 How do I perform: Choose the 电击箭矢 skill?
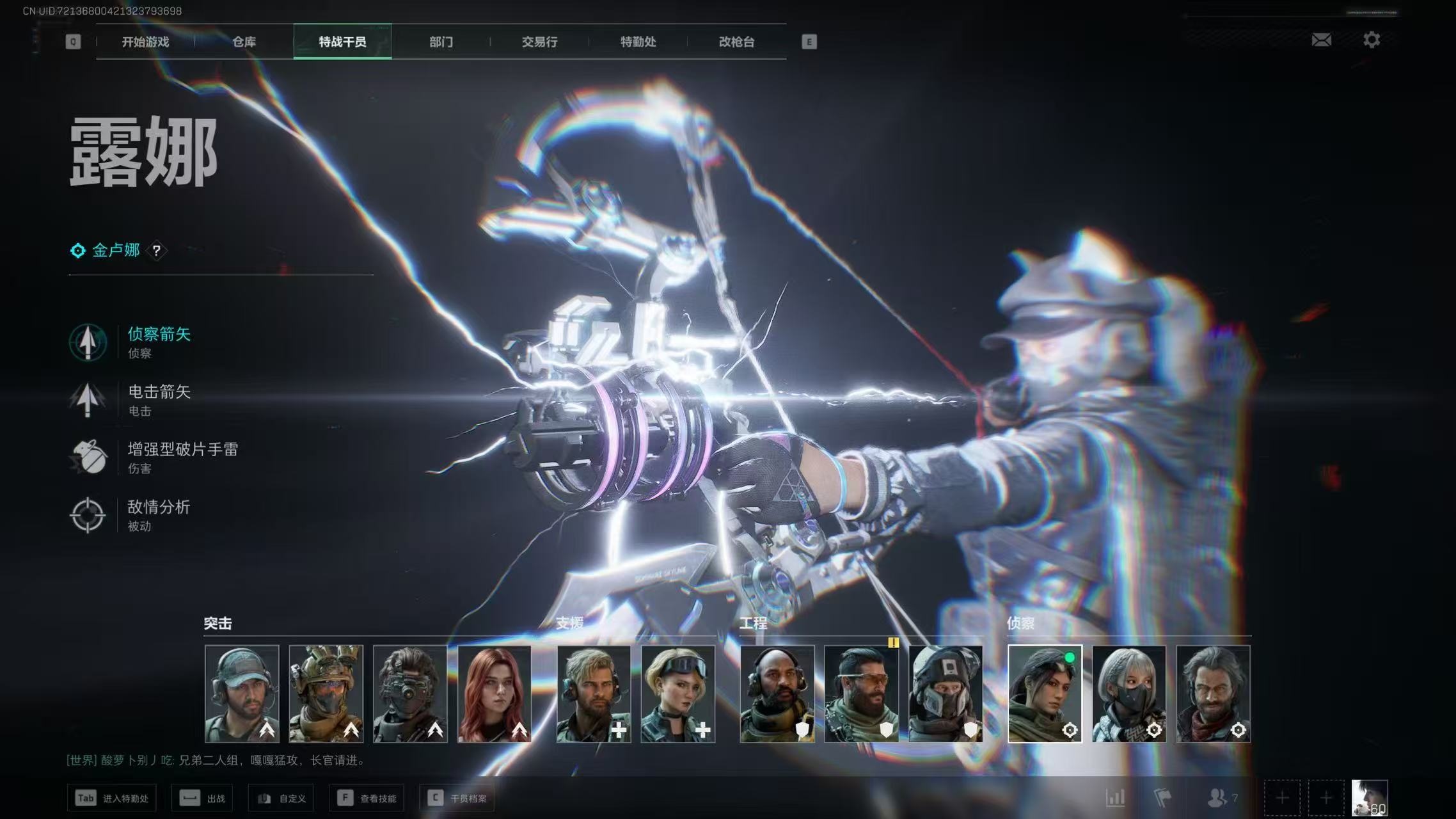point(159,399)
